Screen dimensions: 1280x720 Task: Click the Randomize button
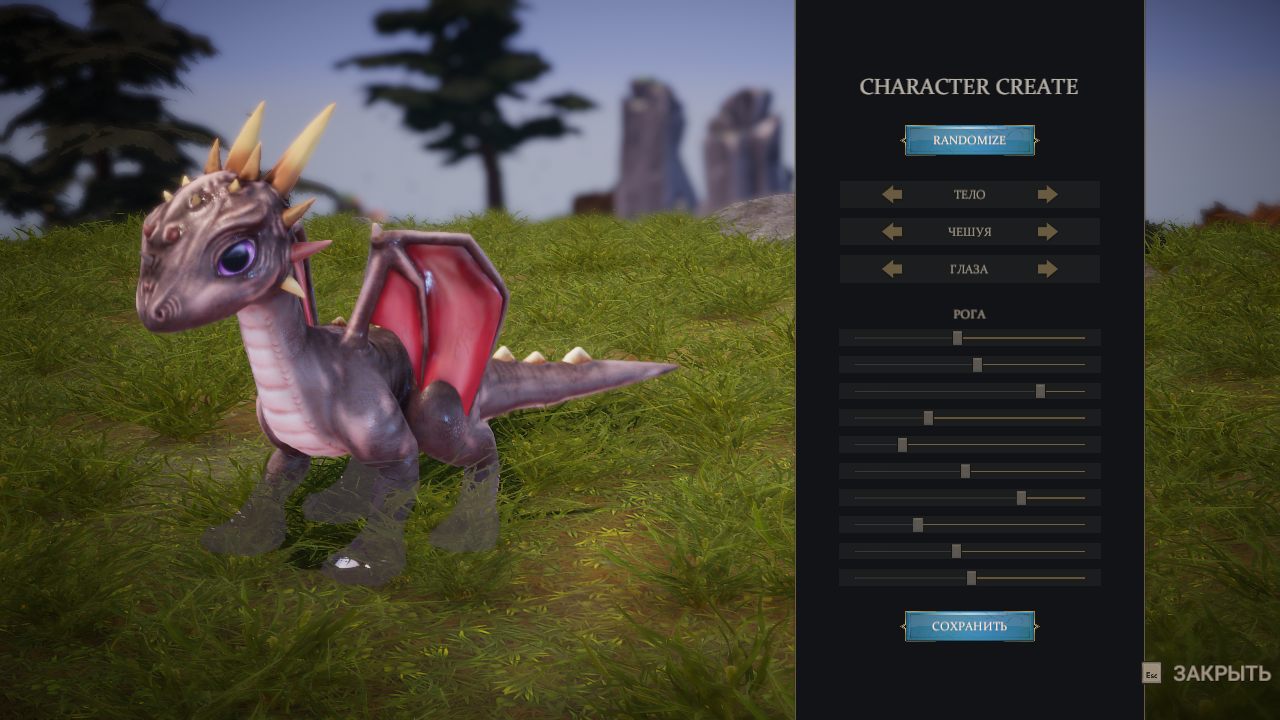(x=969, y=140)
